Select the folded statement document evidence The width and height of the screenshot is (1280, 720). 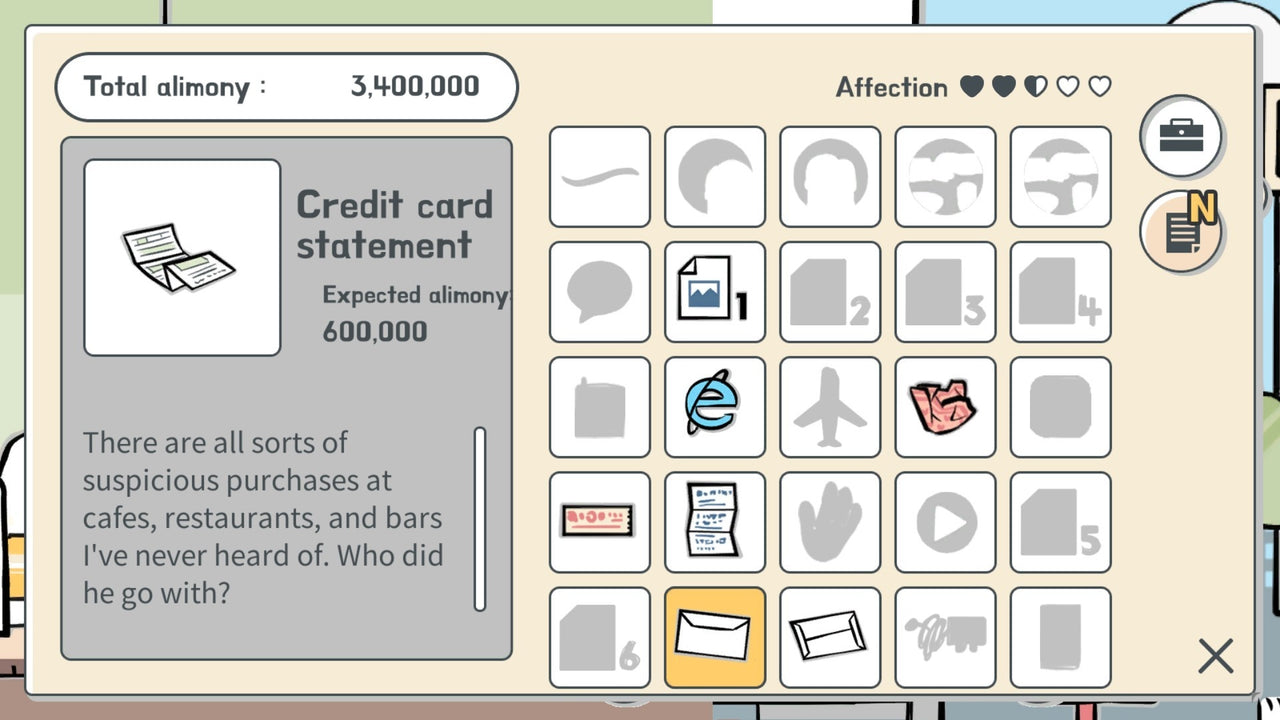coord(715,522)
